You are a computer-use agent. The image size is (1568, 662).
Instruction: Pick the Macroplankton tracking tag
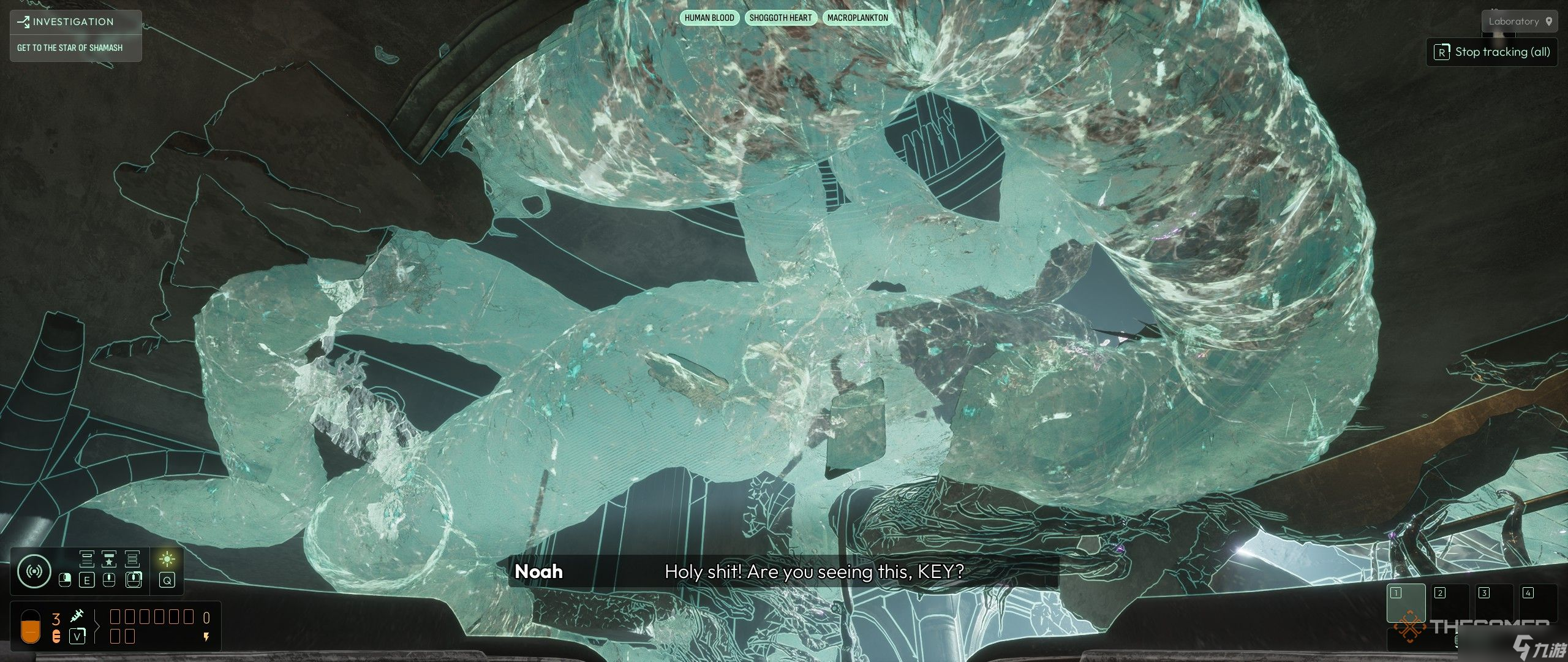pos(858,18)
